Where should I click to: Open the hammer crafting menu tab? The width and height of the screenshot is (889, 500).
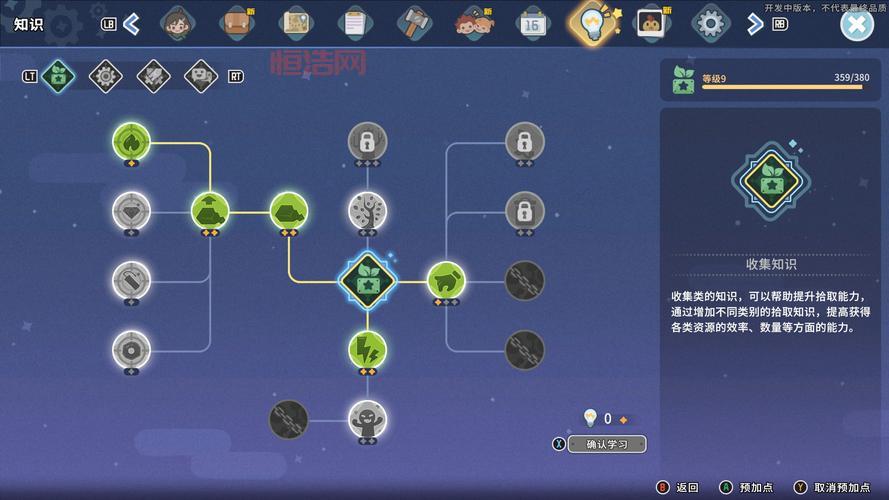(413, 22)
